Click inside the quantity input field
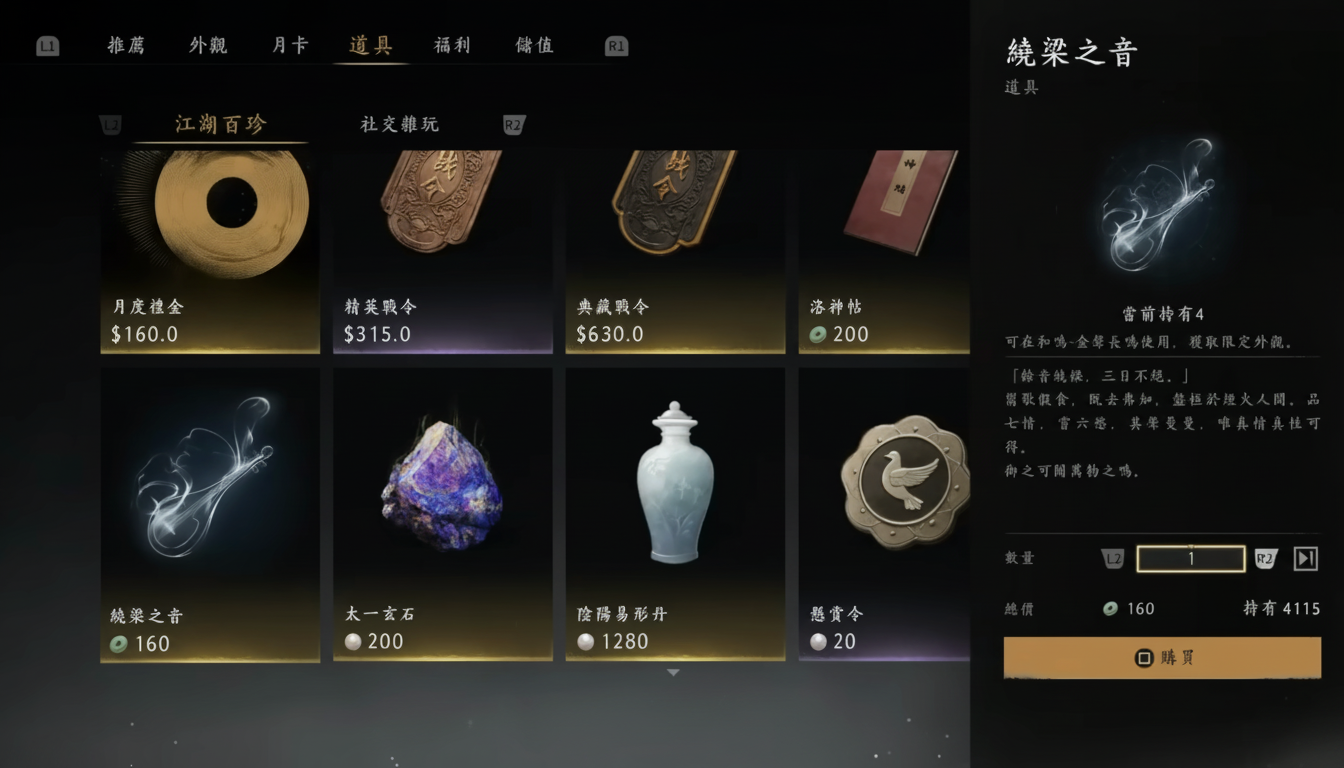The image size is (1344, 768). coord(1191,558)
